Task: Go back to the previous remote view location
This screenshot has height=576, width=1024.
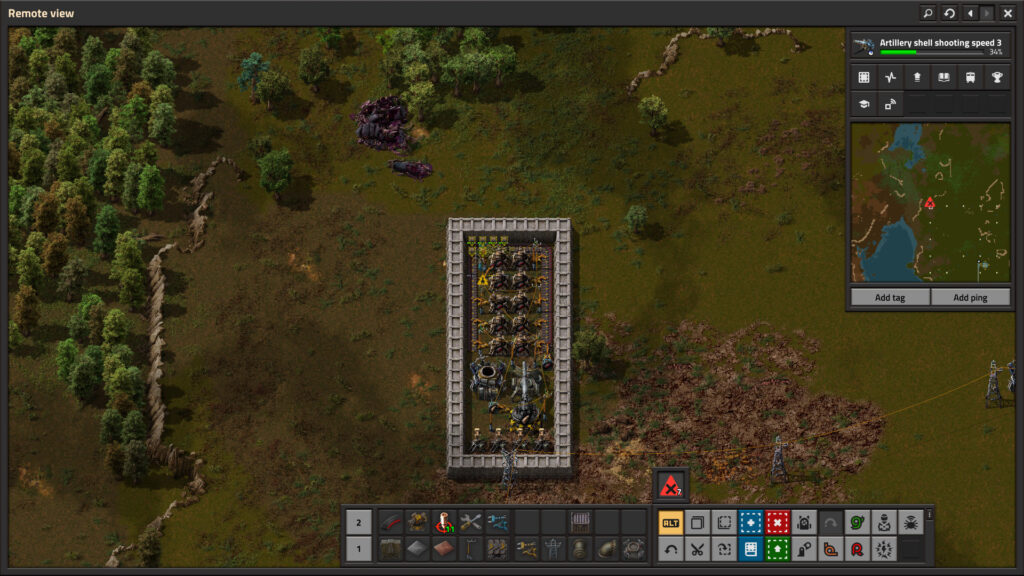Action: (x=969, y=13)
